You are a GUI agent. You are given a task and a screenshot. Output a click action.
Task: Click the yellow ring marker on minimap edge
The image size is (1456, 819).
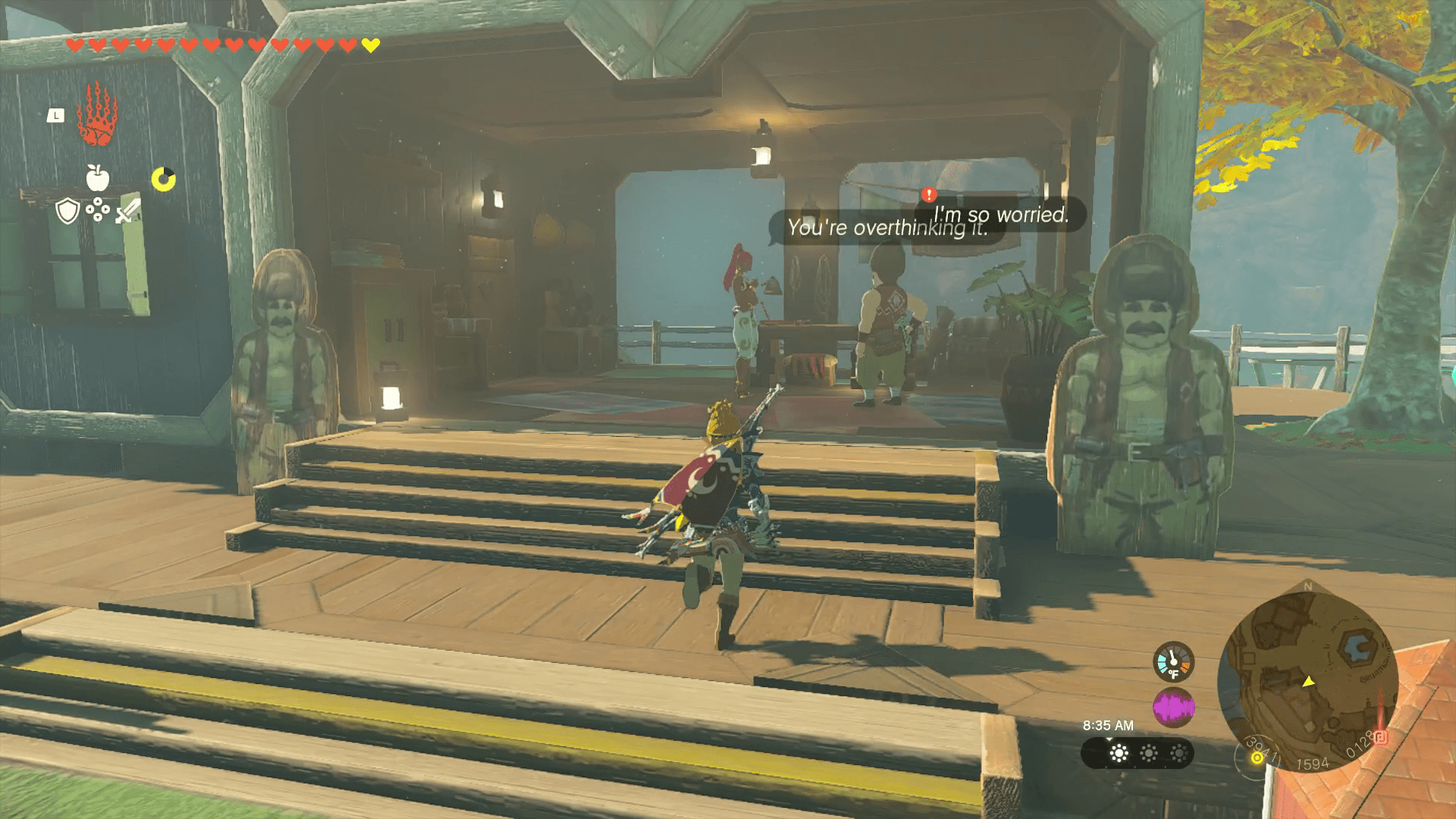1257,757
